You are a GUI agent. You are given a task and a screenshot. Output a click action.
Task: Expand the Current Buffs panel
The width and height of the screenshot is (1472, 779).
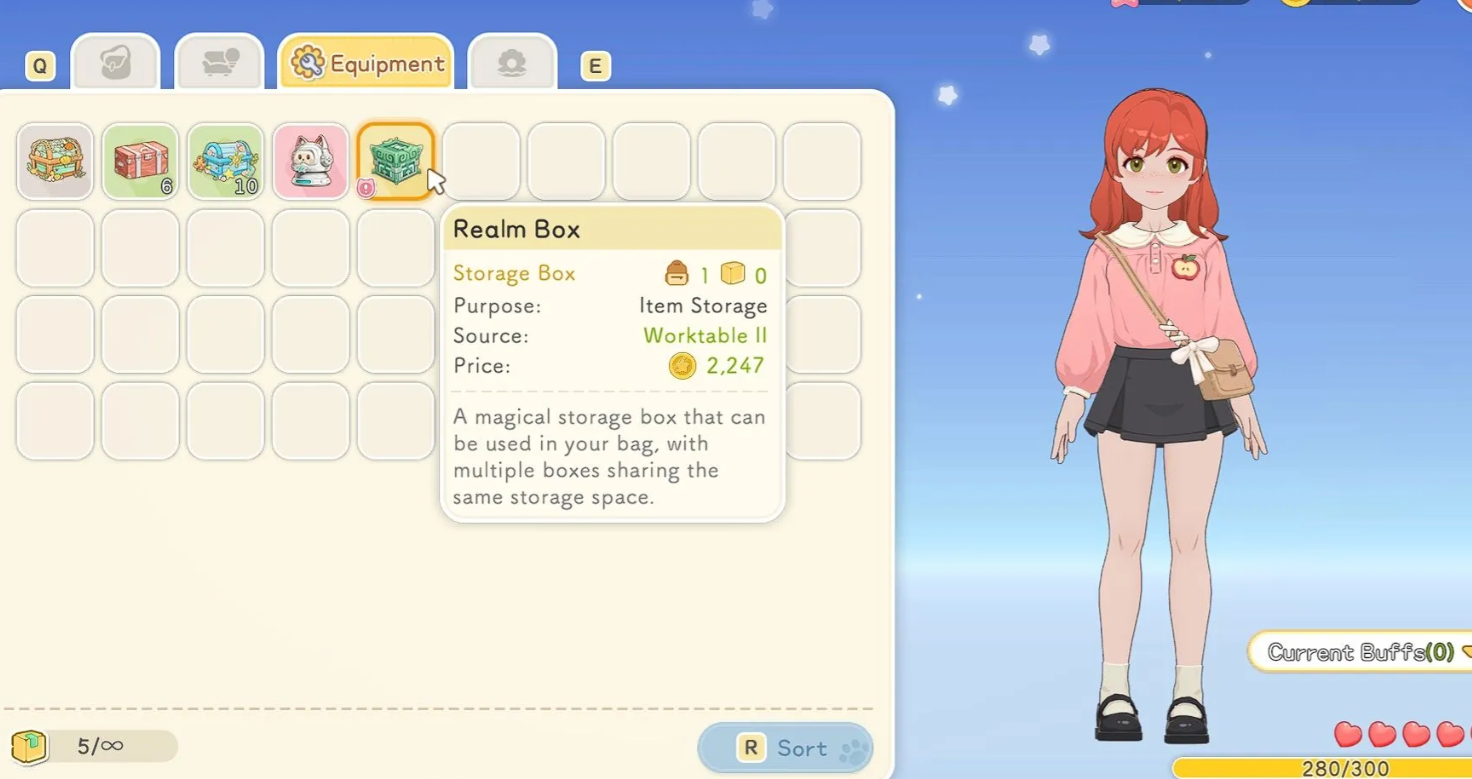coord(1360,652)
